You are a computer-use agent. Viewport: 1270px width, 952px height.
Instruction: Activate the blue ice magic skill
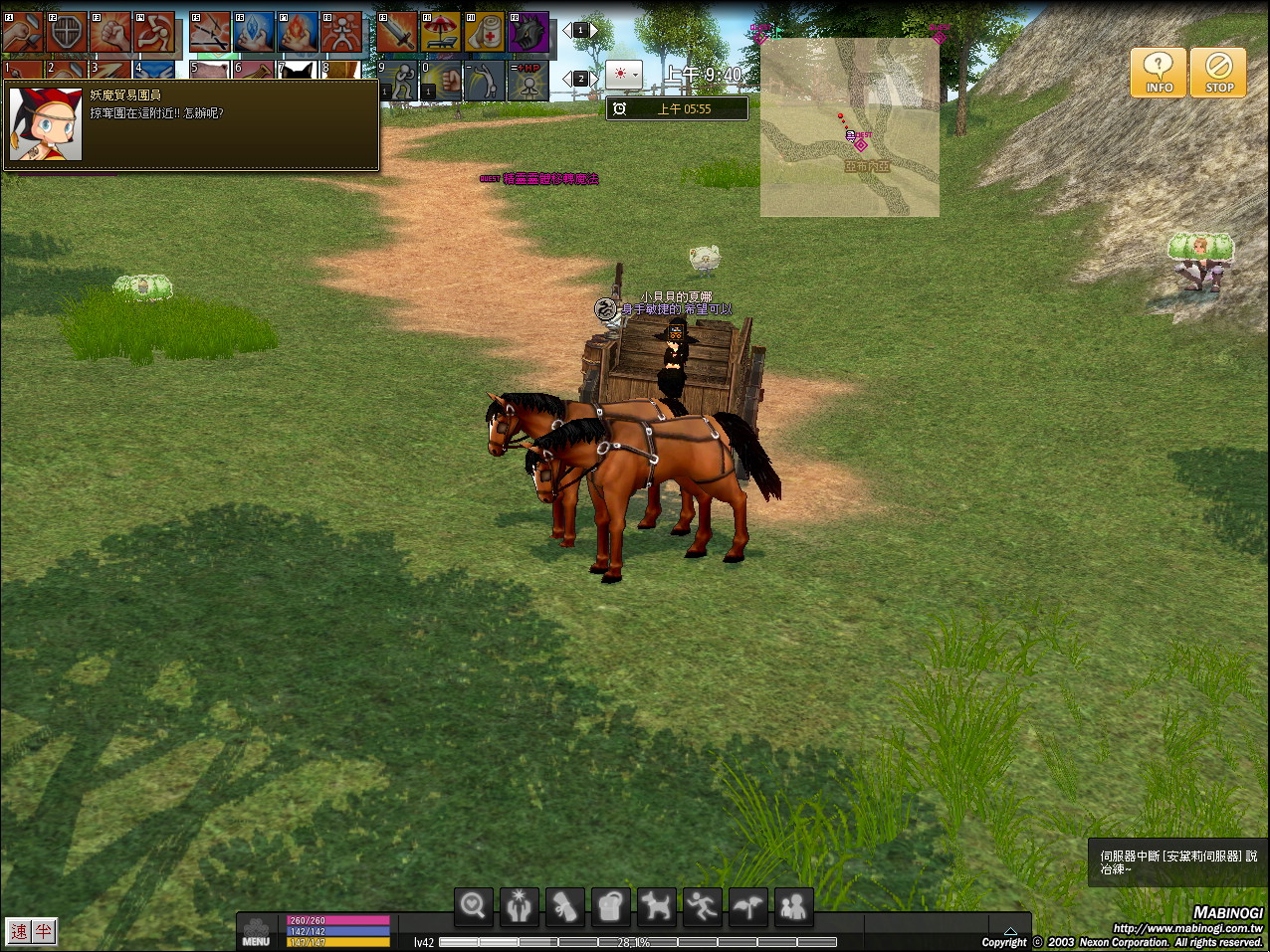254,33
